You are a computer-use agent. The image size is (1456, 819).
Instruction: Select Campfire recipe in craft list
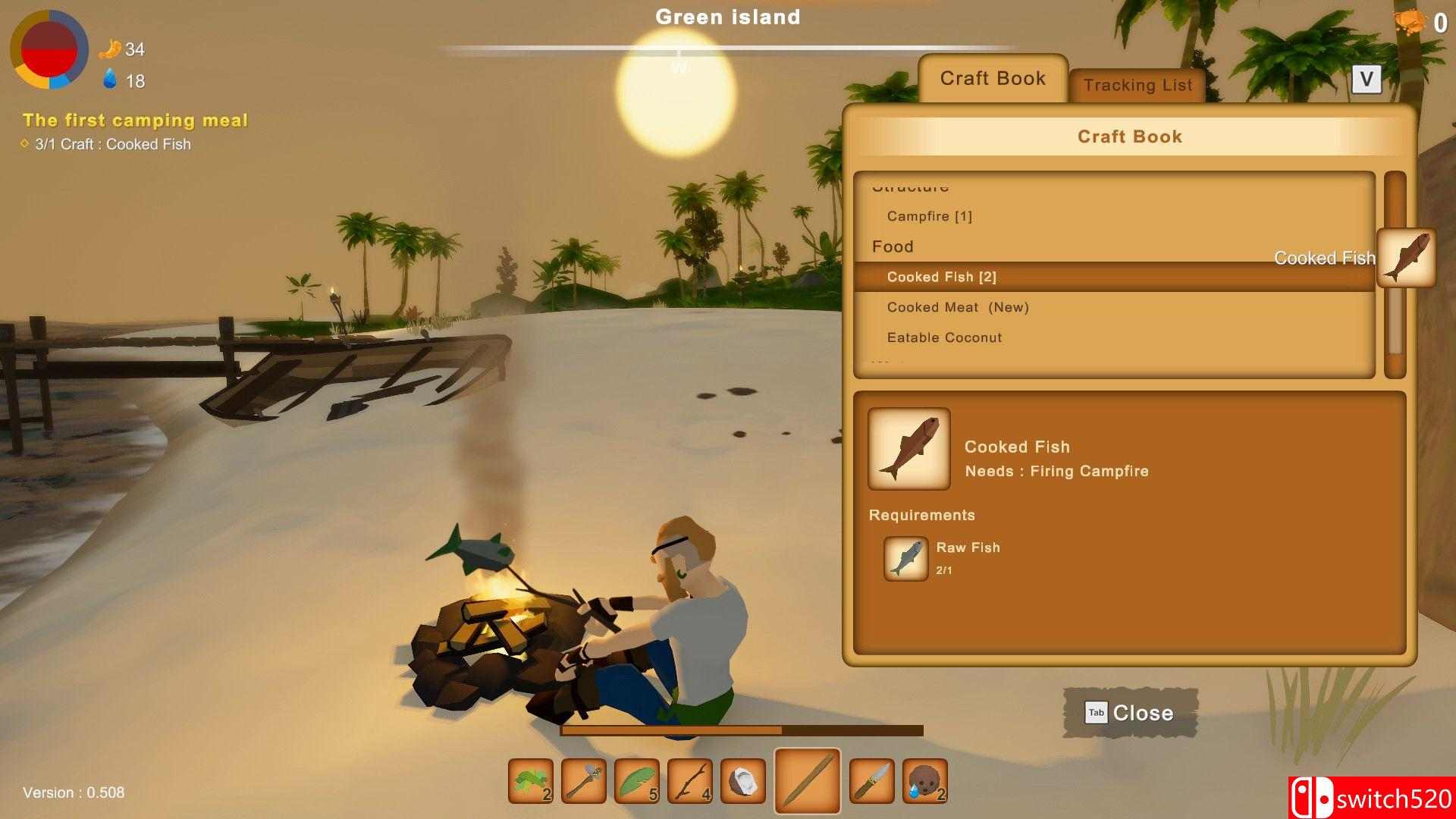click(x=929, y=217)
